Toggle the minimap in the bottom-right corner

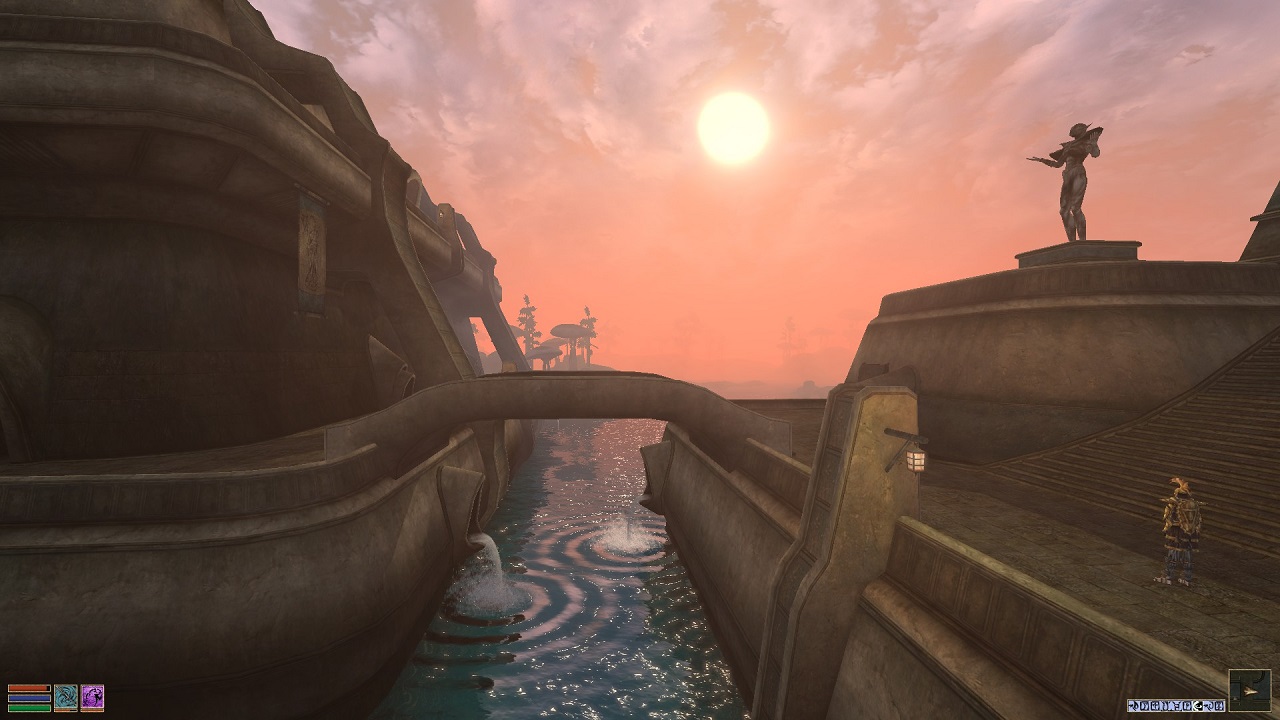[x=1249, y=690]
